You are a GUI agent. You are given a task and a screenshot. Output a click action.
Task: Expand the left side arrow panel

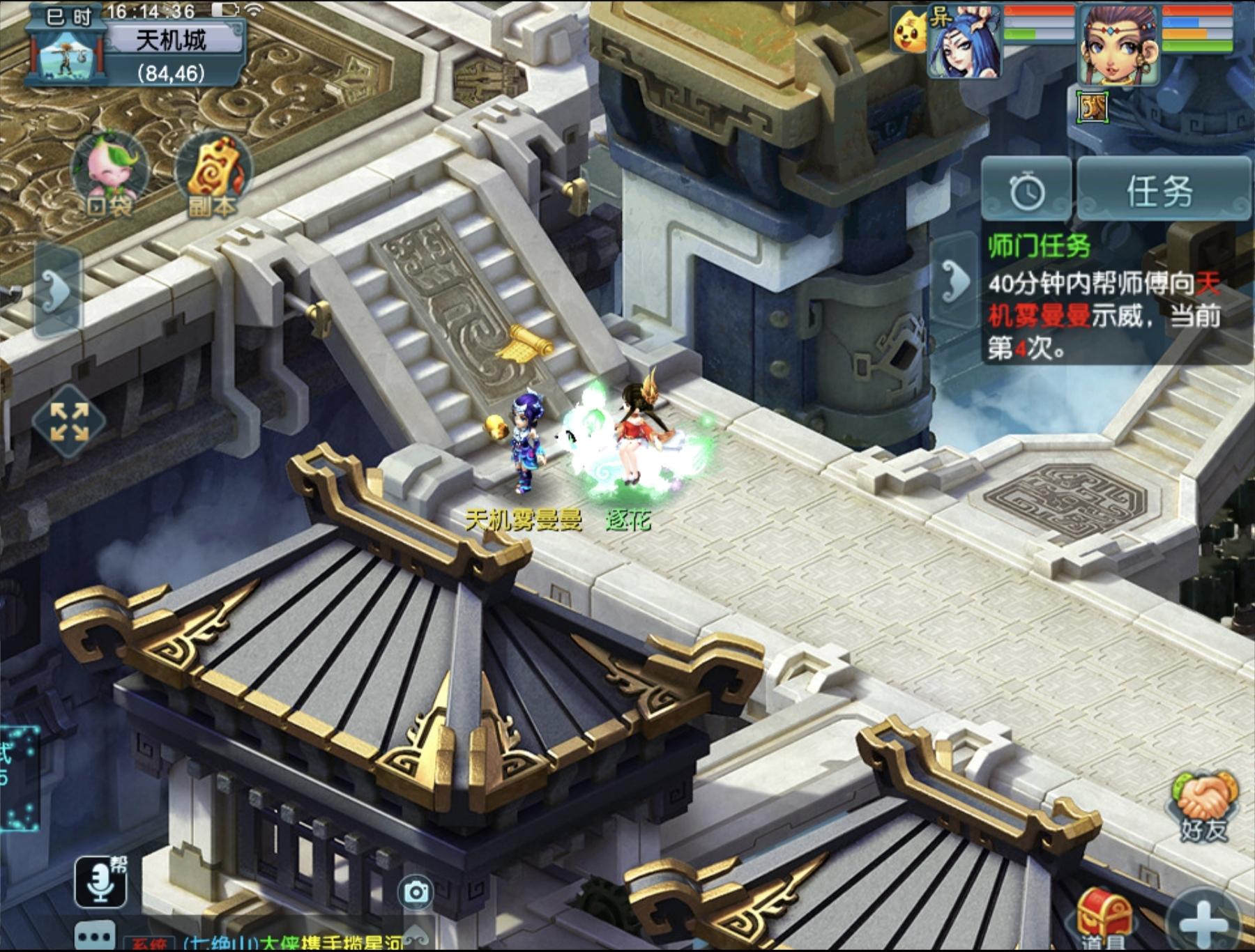pos(57,290)
